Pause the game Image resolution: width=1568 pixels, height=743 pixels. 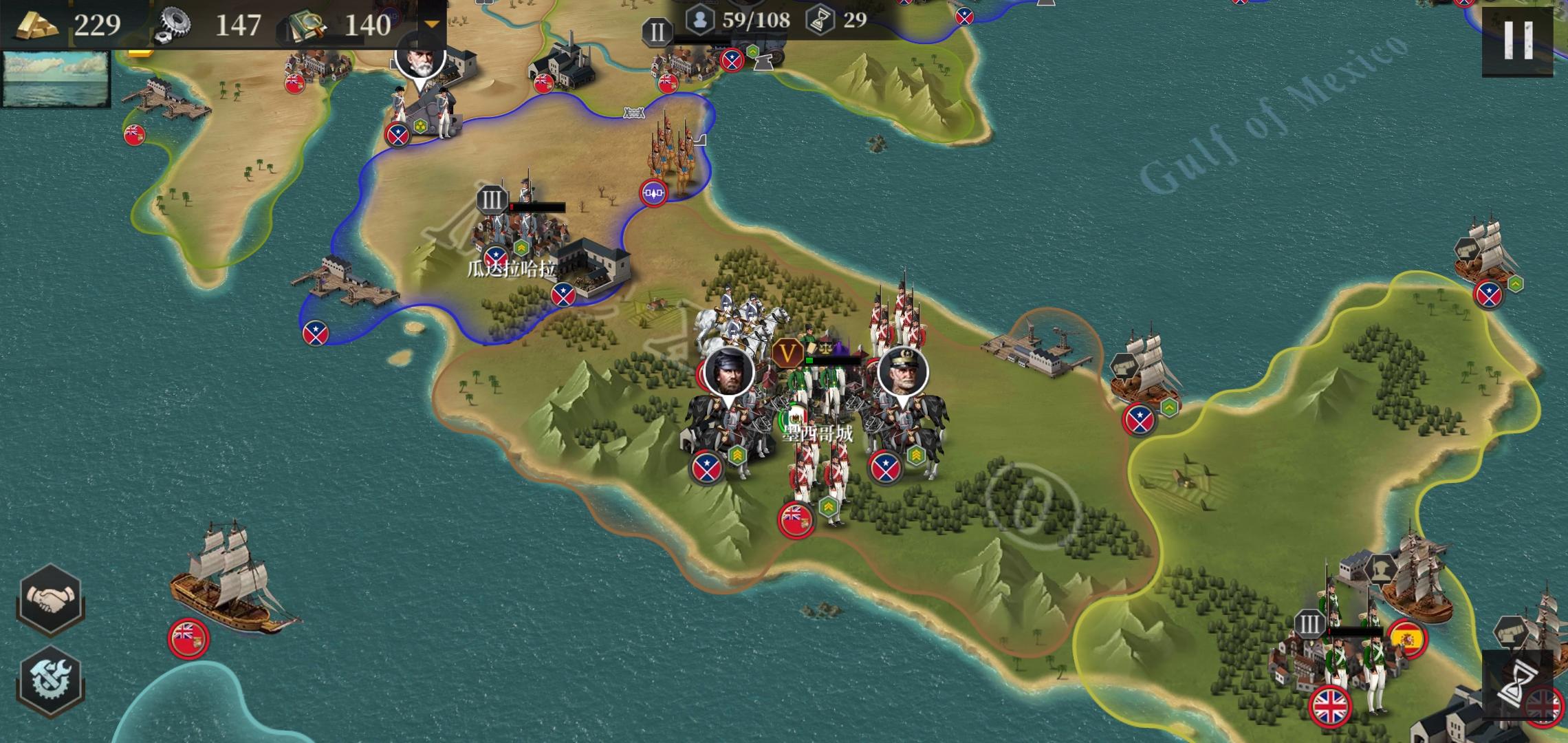click(1518, 40)
